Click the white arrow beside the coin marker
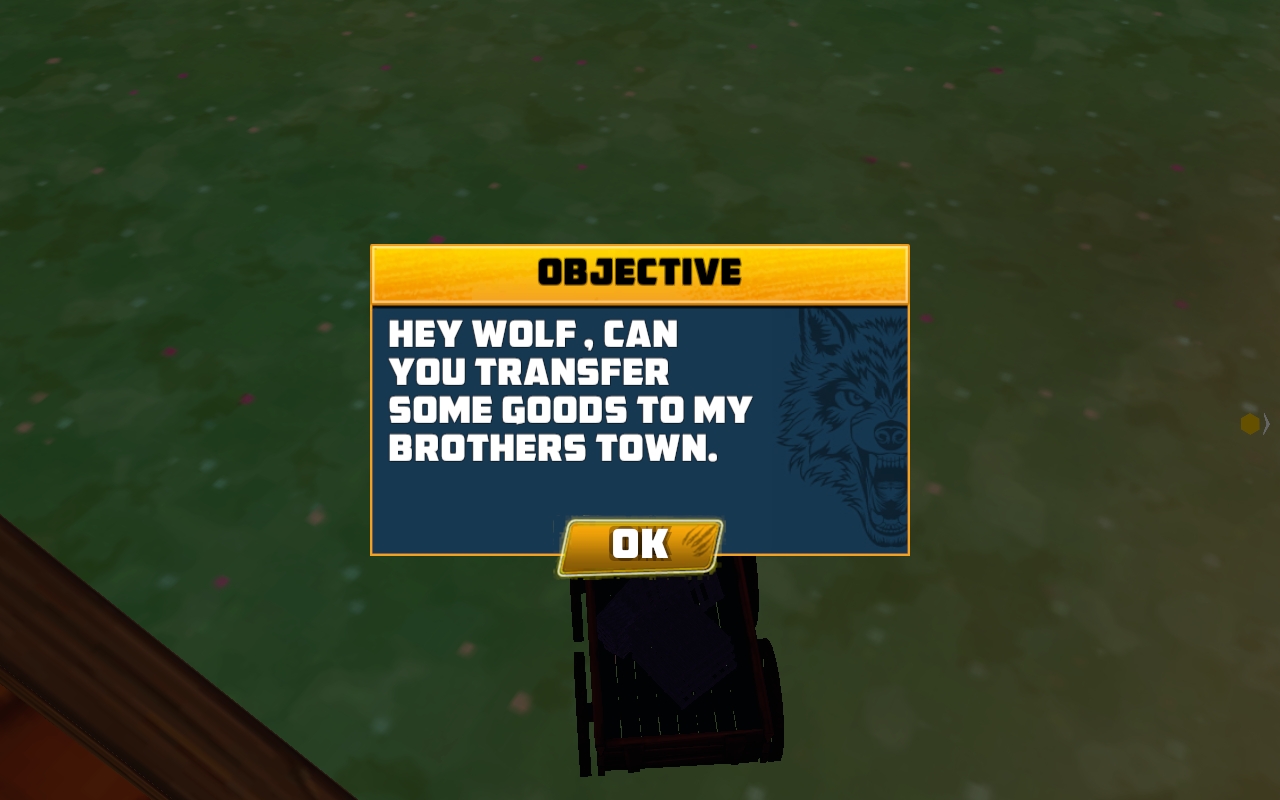Viewport: 1280px width, 800px height. 1267,423
